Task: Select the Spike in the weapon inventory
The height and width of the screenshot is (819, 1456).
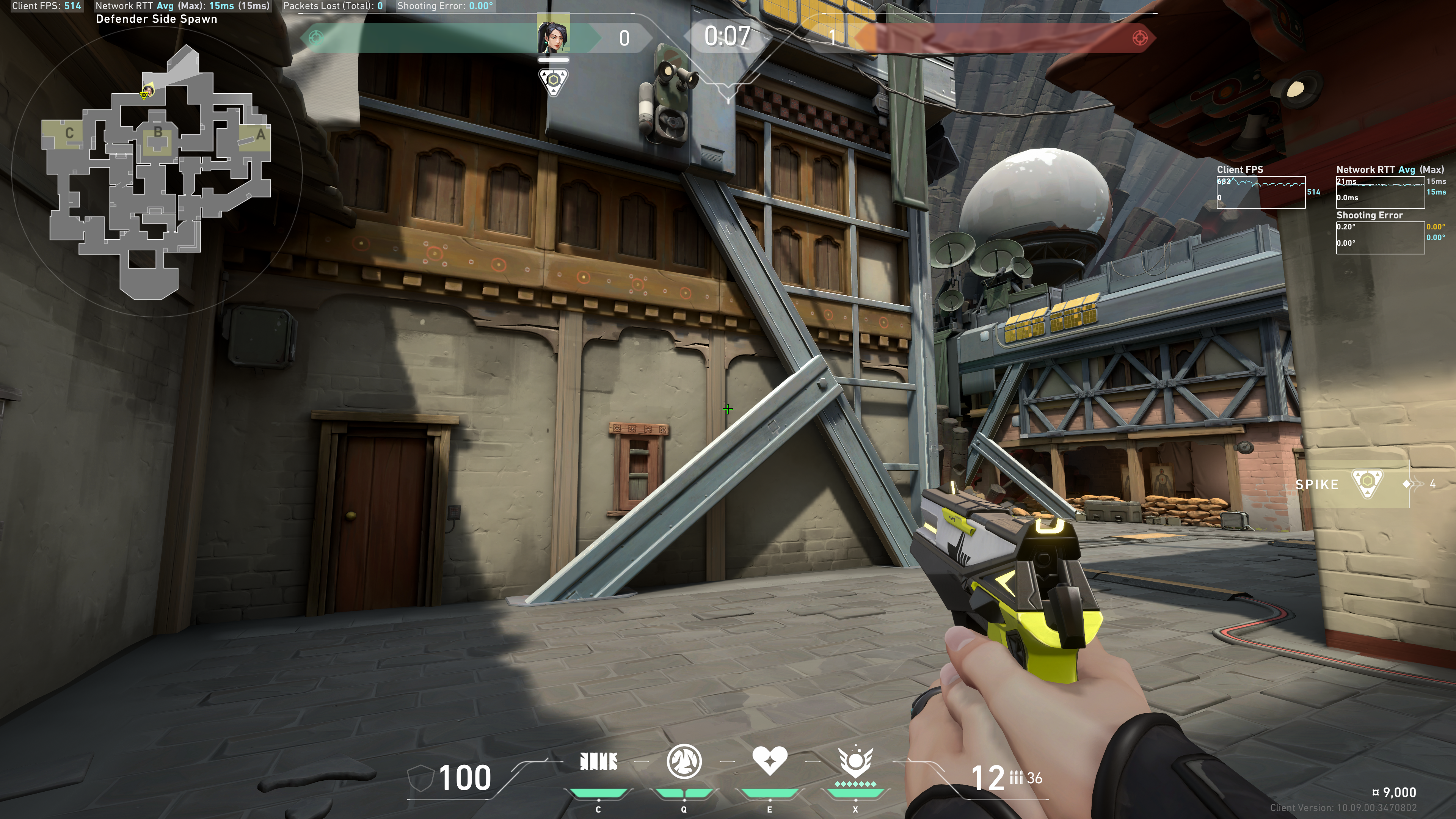Action: tap(1367, 484)
